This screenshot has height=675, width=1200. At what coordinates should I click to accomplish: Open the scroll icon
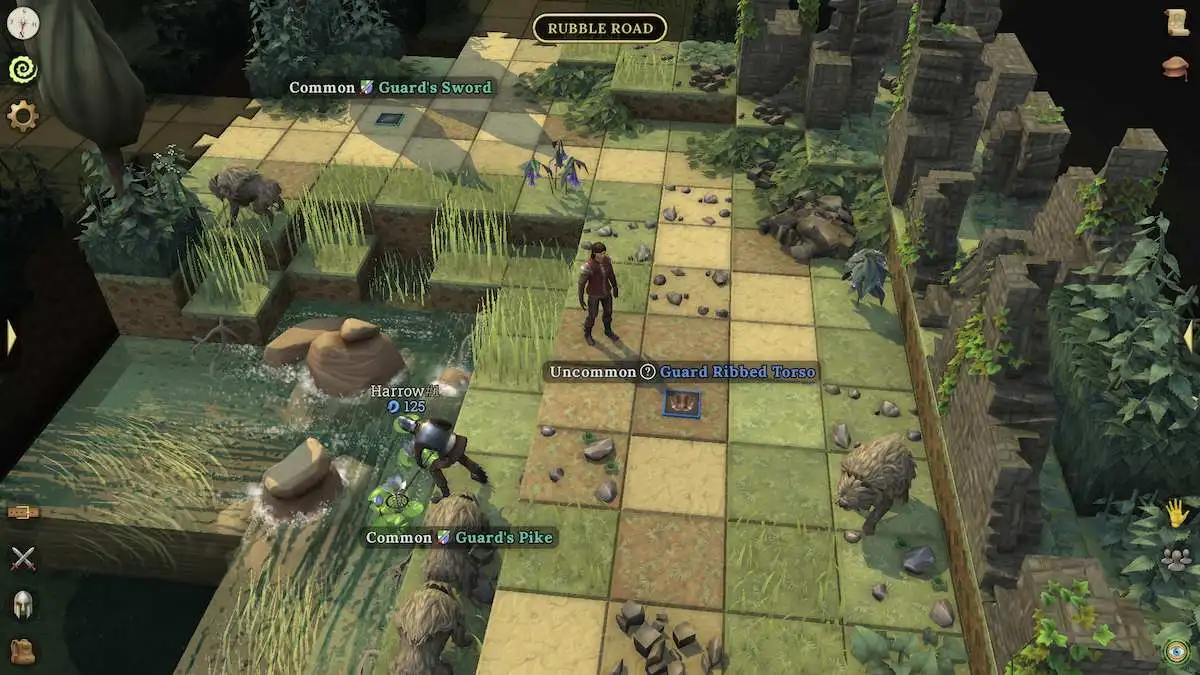[1177, 22]
